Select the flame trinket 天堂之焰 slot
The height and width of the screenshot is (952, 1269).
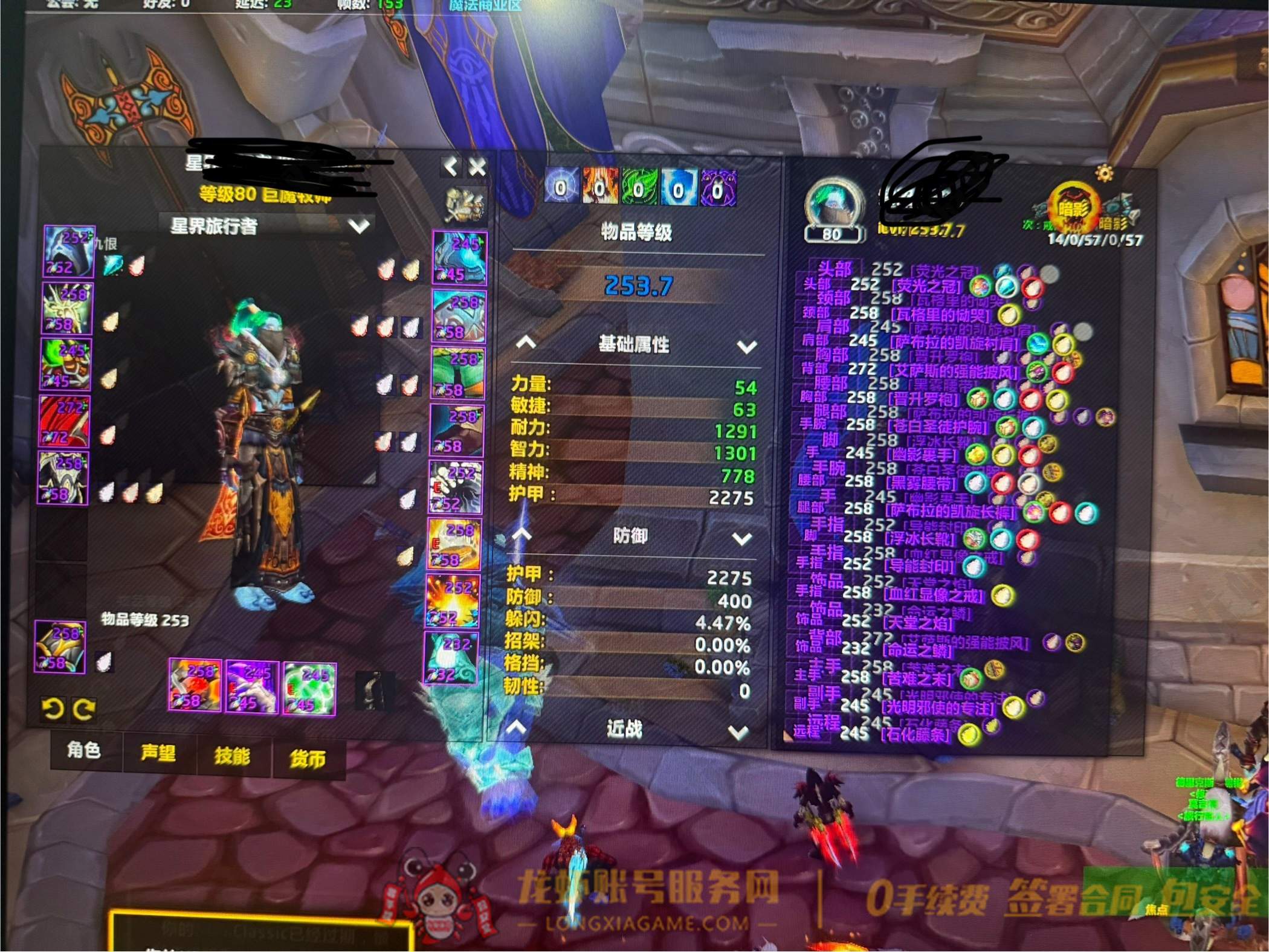[453, 601]
